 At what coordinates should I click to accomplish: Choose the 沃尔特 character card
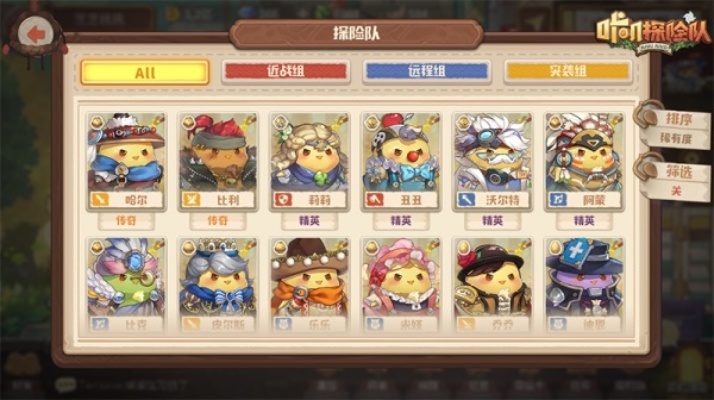coord(492,160)
